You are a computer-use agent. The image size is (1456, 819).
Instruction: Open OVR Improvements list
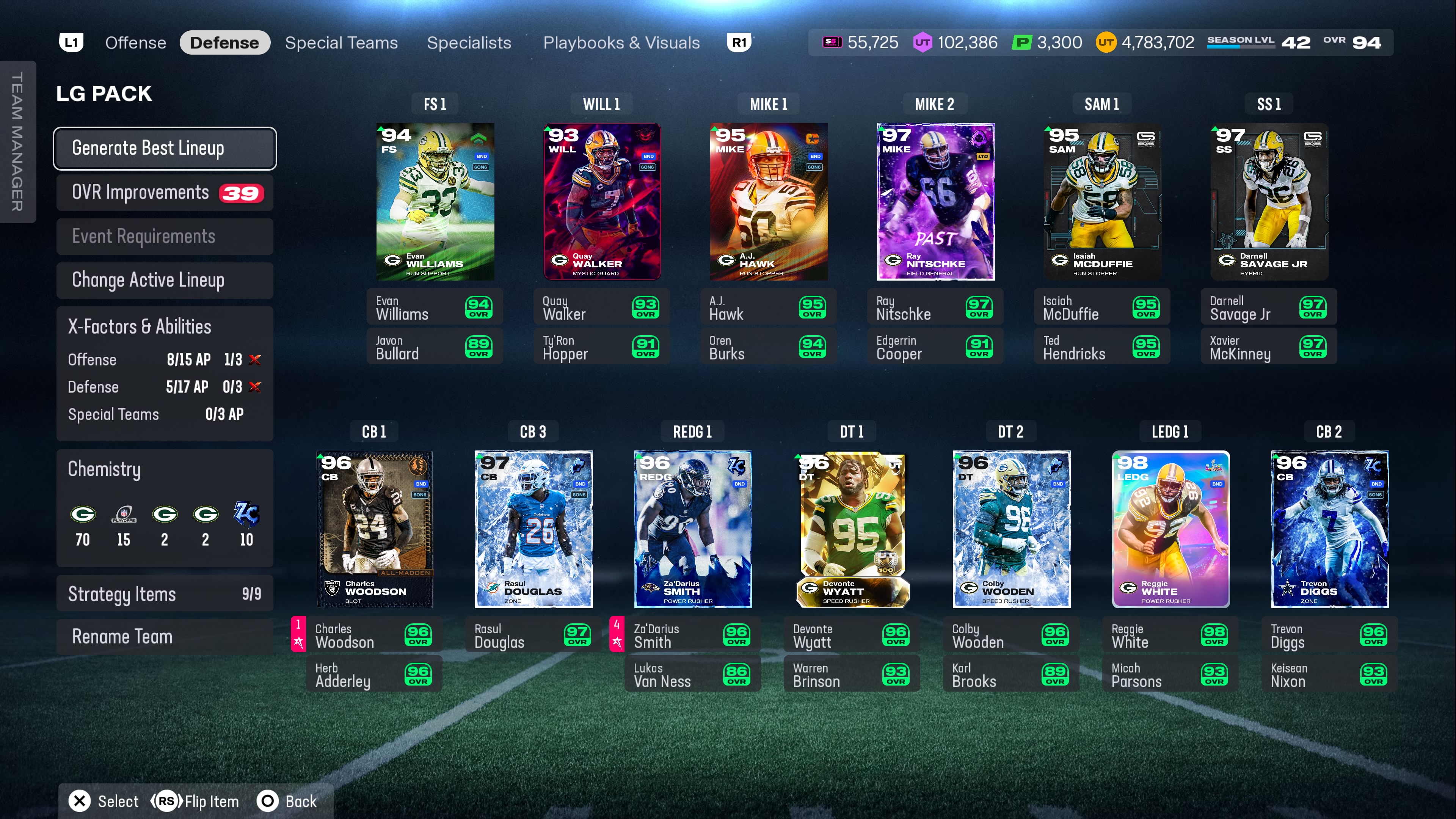pyautogui.click(x=165, y=193)
